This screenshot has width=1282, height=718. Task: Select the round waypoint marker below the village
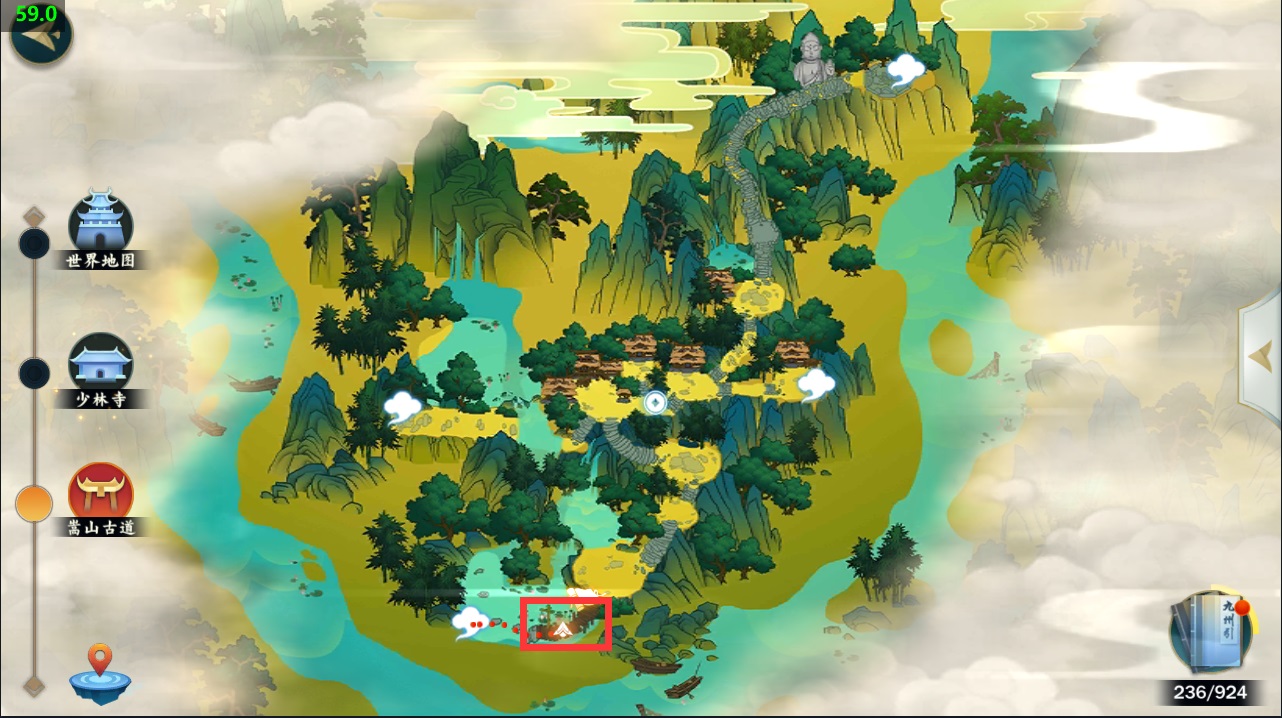coord(655,402)
